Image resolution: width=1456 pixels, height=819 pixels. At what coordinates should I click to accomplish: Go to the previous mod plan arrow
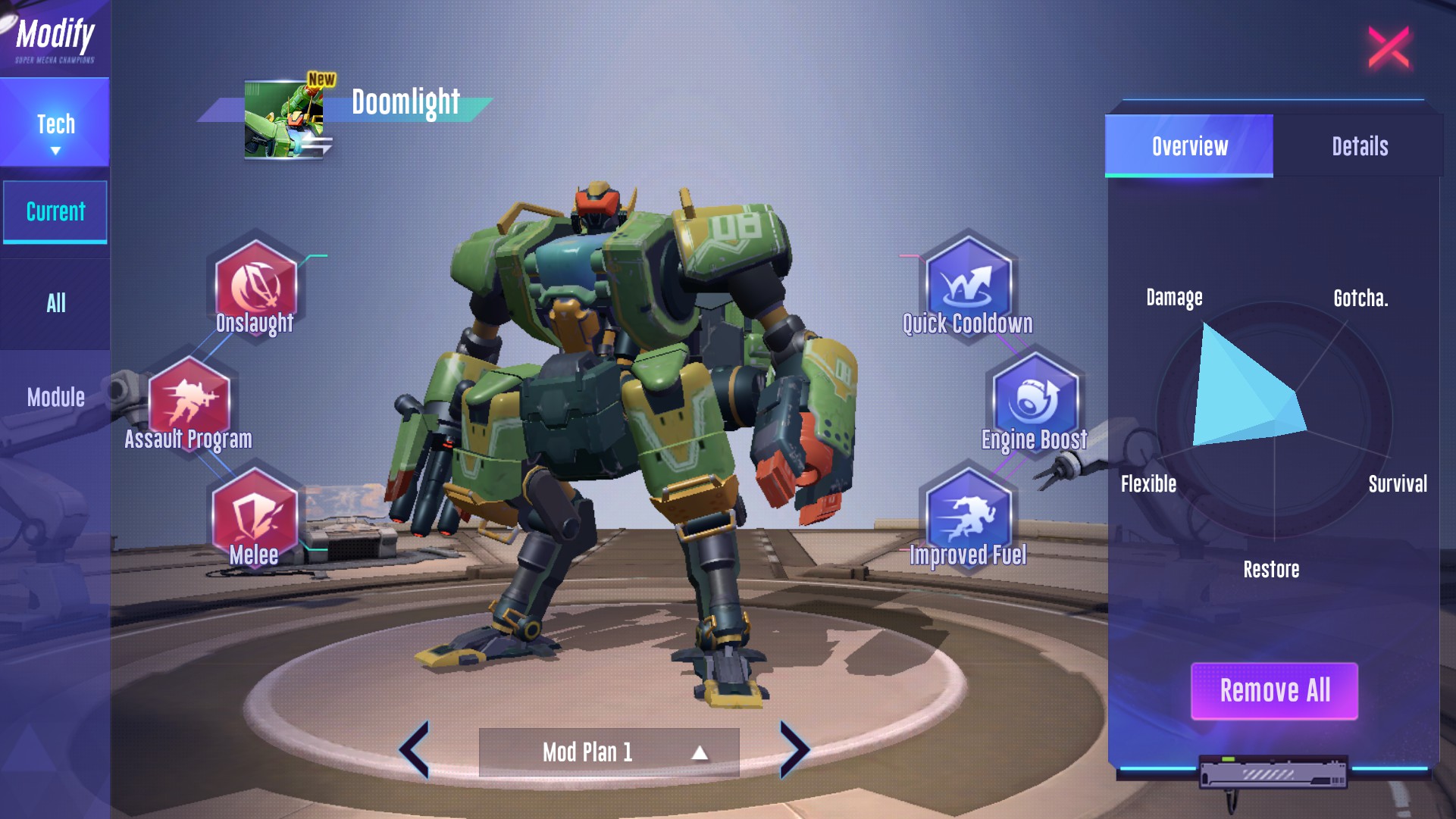[415, 749]
